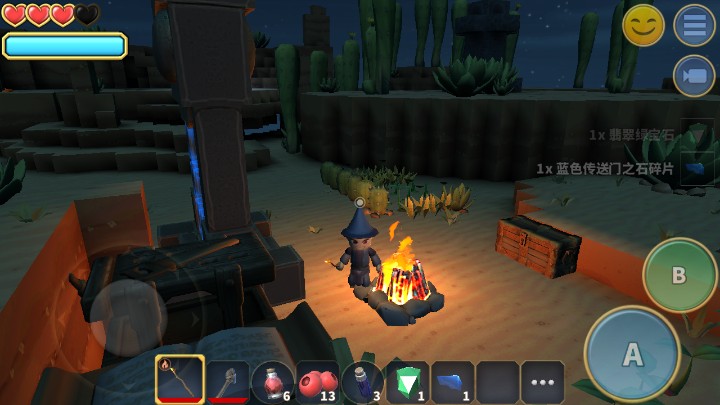Select the fire staff hotbar slot
720x405 pixels.
point(180,381)
